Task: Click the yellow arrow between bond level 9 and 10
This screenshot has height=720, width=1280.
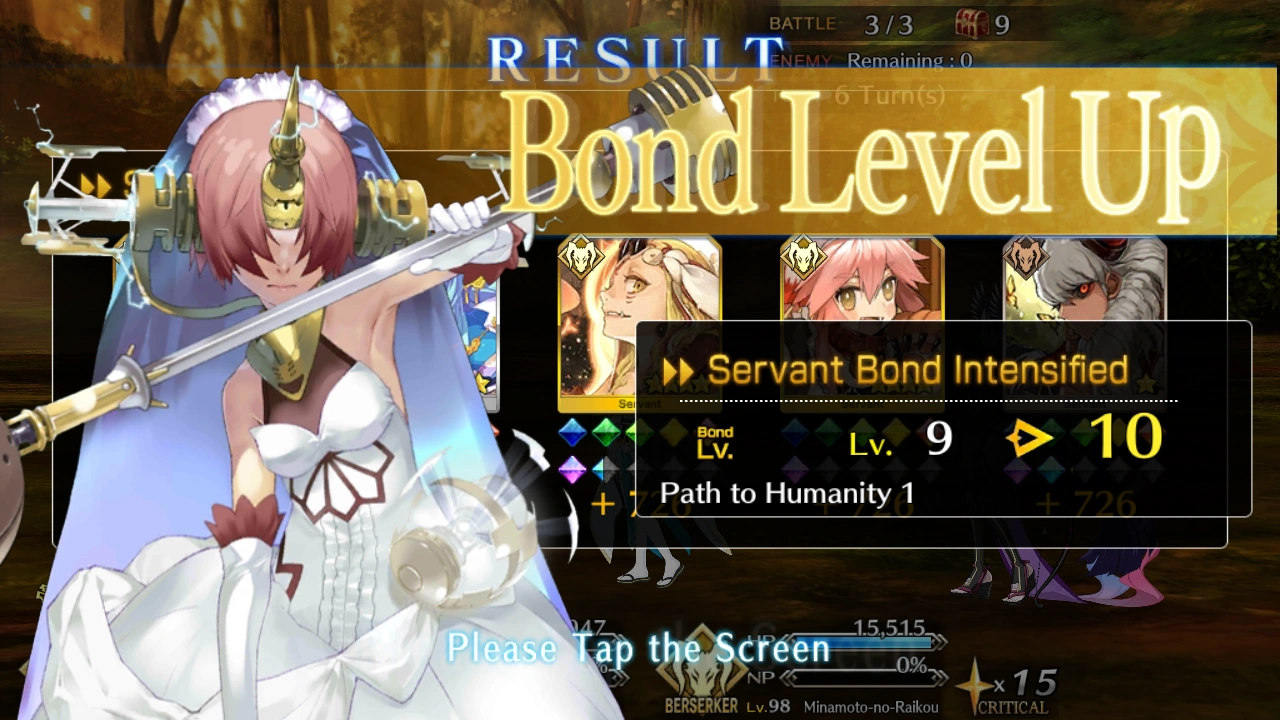Action: point(1030,437)
